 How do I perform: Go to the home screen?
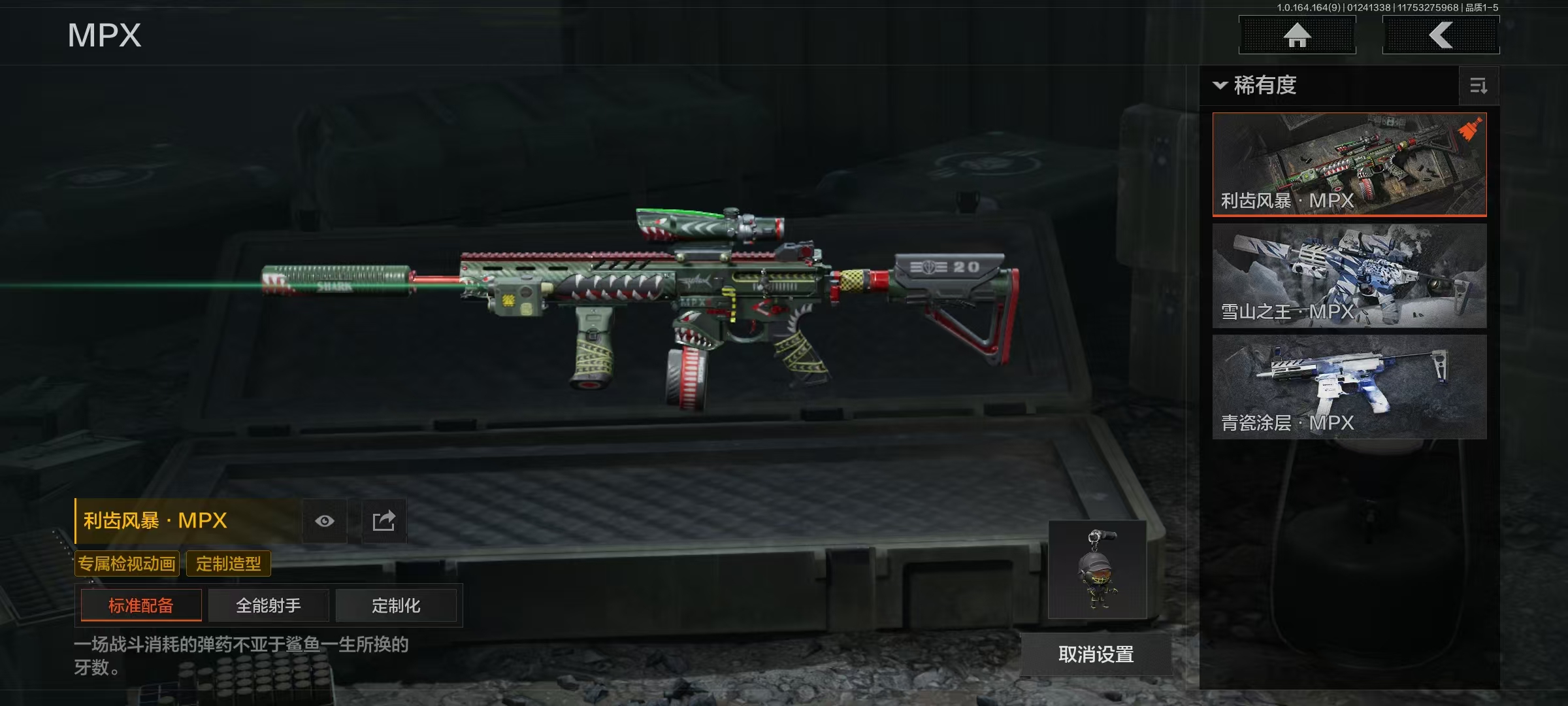tap(1297, 35)
